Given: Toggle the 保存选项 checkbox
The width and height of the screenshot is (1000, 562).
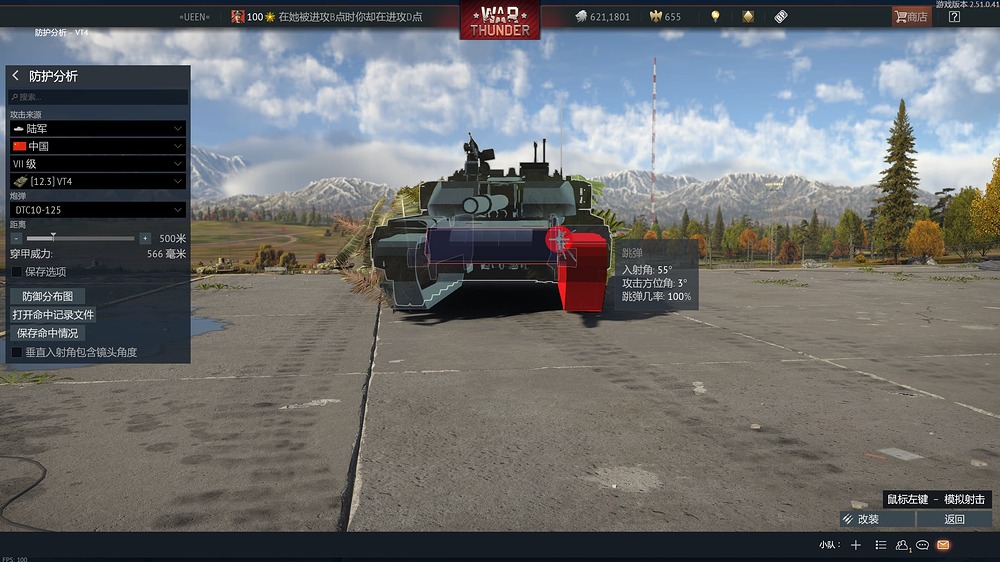Looking at the screenshot, I should pos(16,272).
